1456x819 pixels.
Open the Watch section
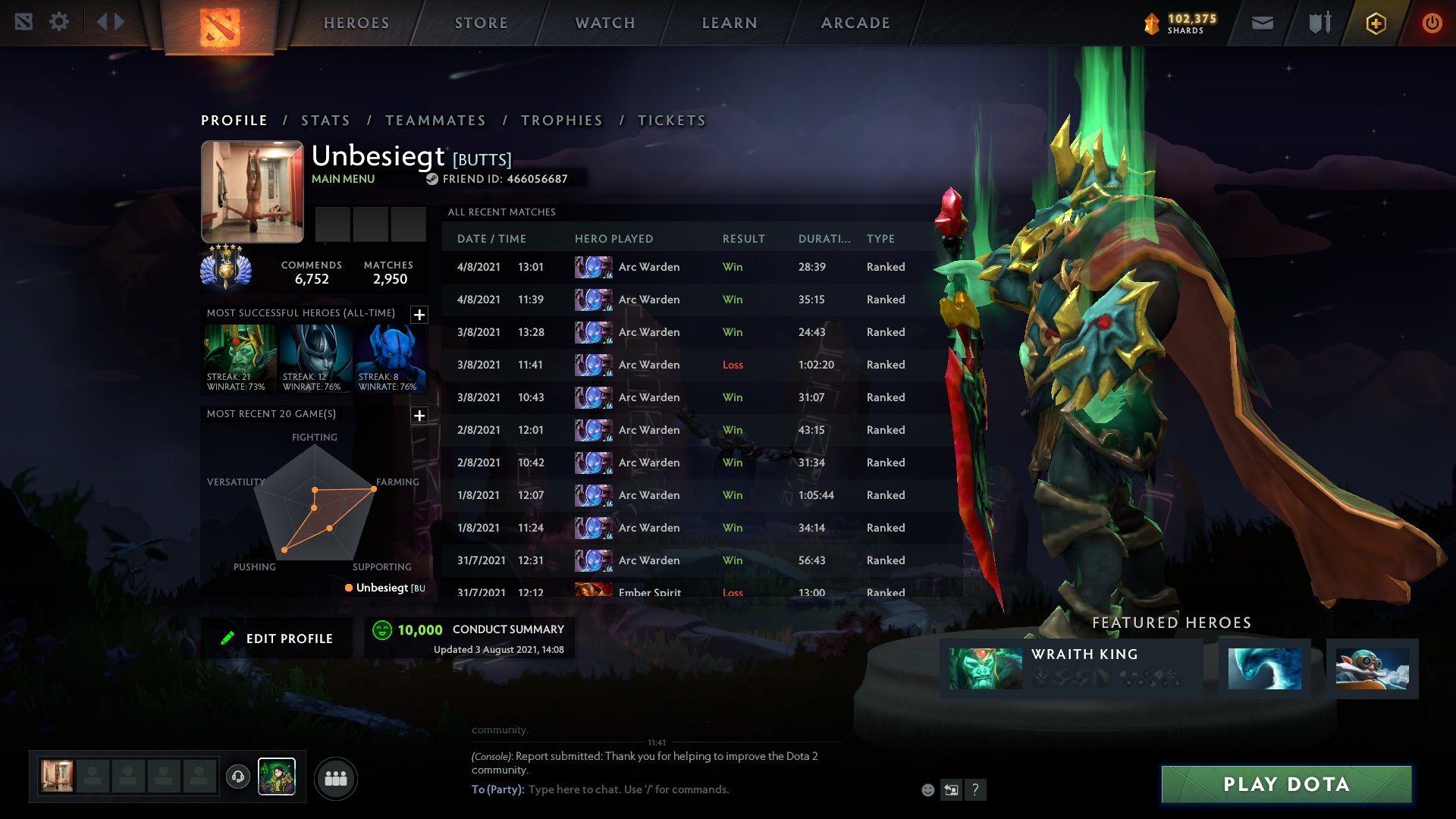click(x=605, y=23)
